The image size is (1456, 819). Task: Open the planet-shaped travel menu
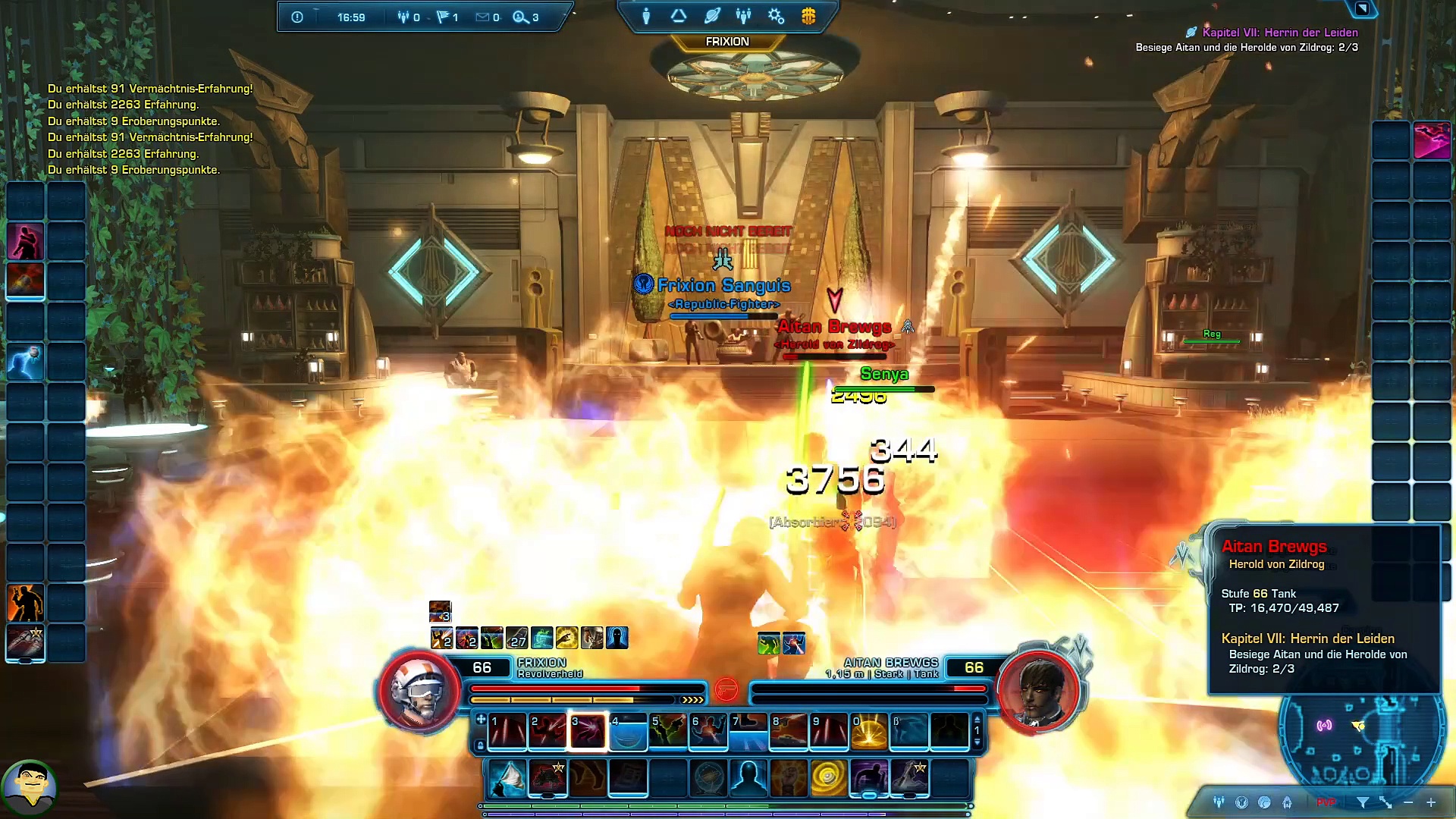tap(712, 16)
